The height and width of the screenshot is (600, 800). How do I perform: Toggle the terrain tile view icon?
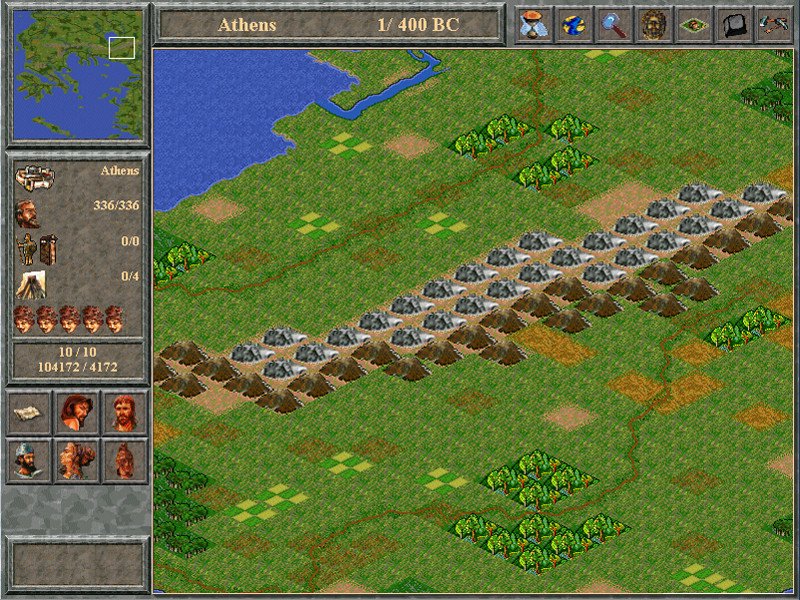pyautogui.click(x=694, y=24)
